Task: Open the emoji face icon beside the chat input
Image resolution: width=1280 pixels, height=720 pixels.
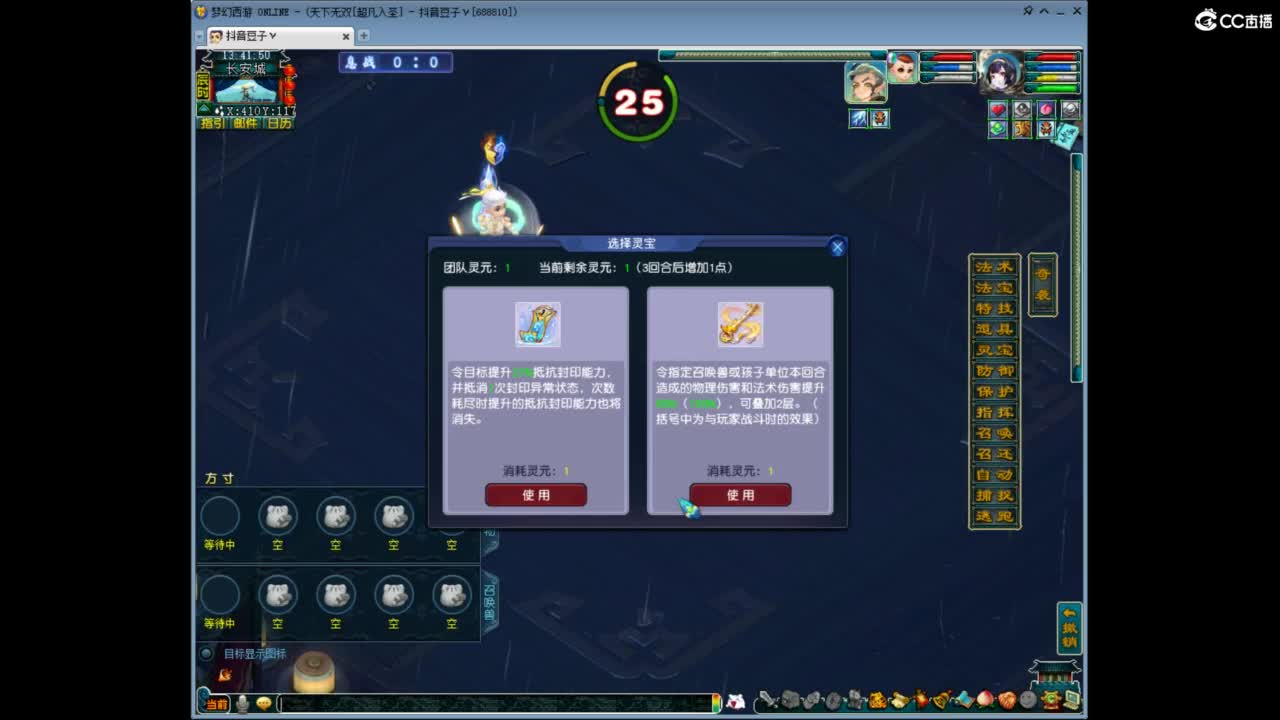Action: click(263, 705)
